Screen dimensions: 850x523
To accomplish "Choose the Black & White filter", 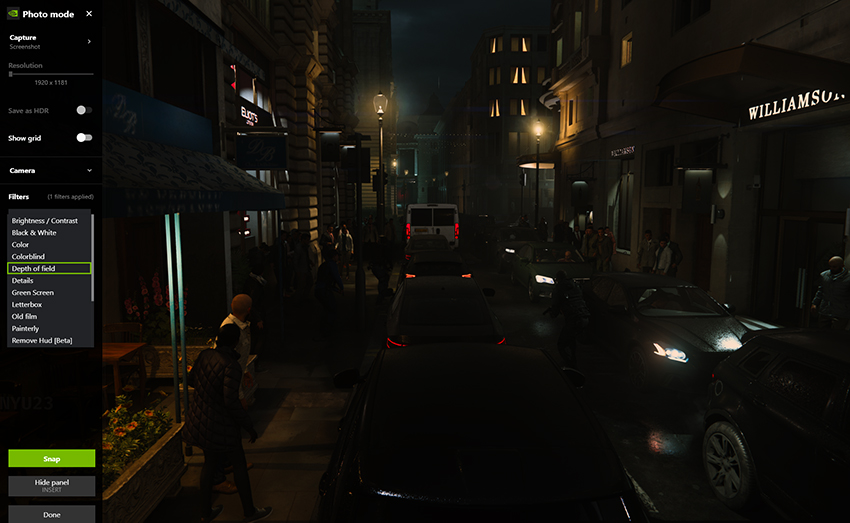I will point(34,233).
